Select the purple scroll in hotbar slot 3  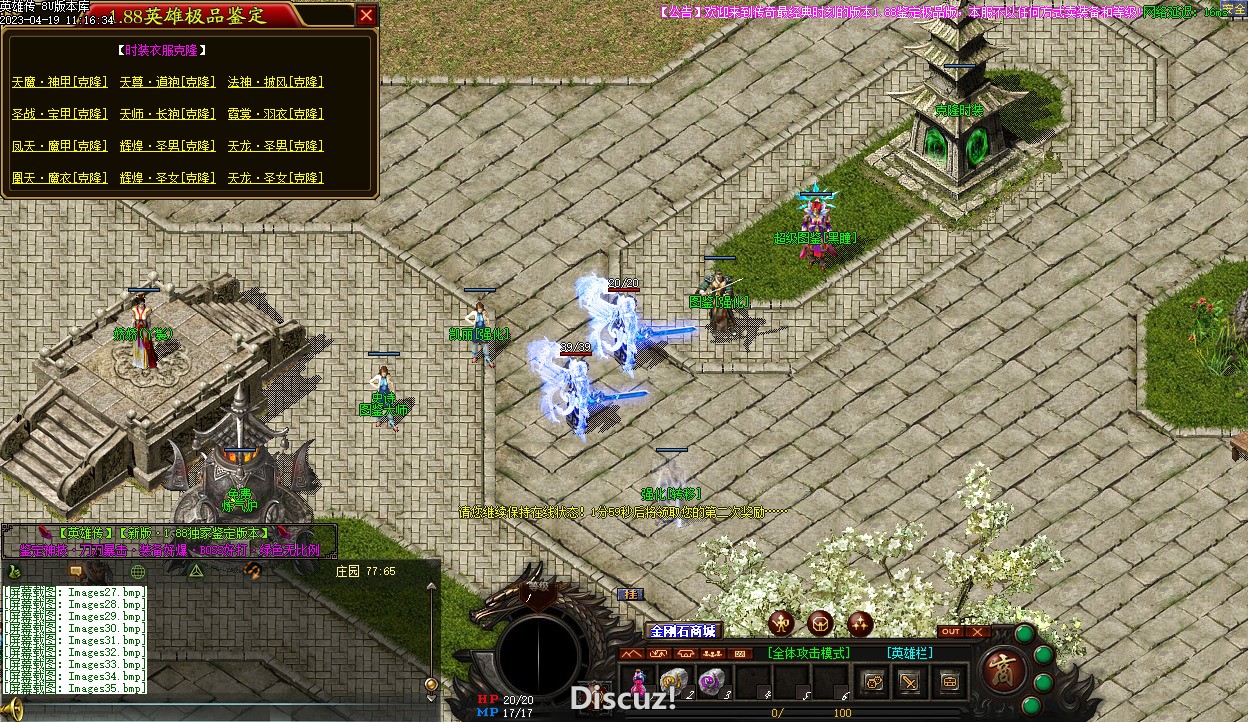(x=711, y=680)
